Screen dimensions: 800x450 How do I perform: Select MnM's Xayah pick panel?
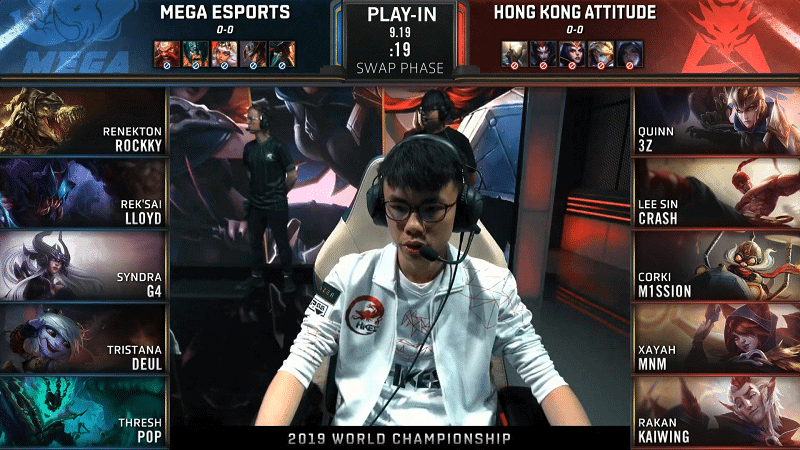(716, 337)
